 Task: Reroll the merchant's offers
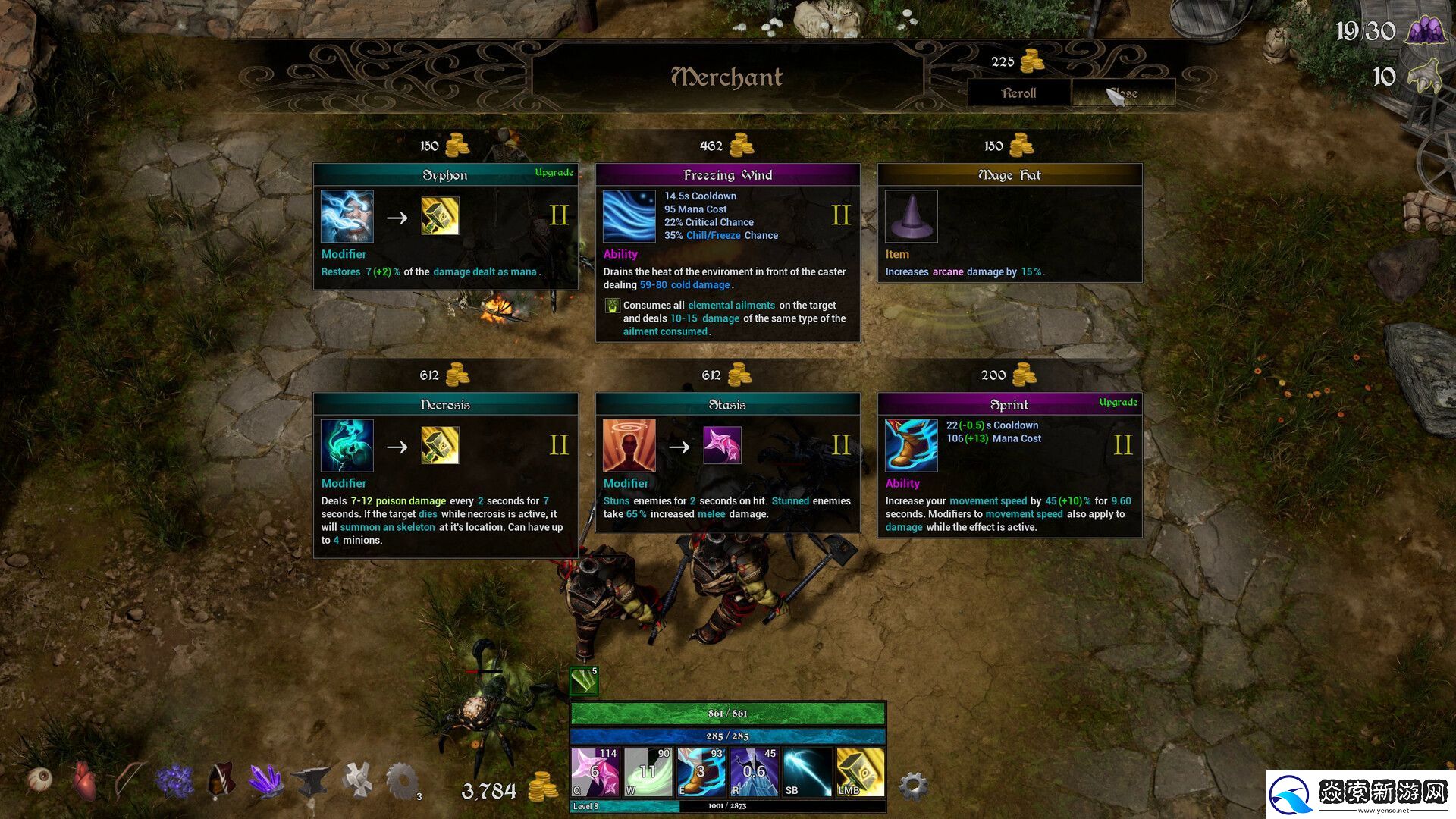[1018, 93]
